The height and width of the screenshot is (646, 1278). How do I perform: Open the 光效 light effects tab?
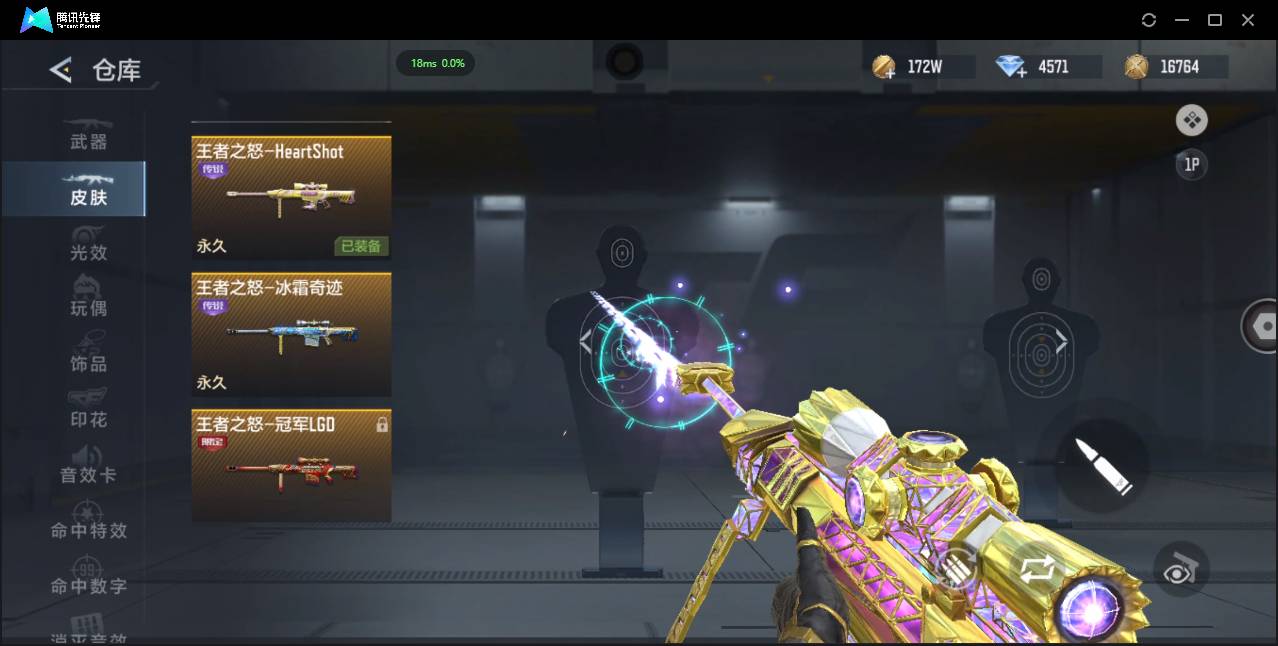88,246
